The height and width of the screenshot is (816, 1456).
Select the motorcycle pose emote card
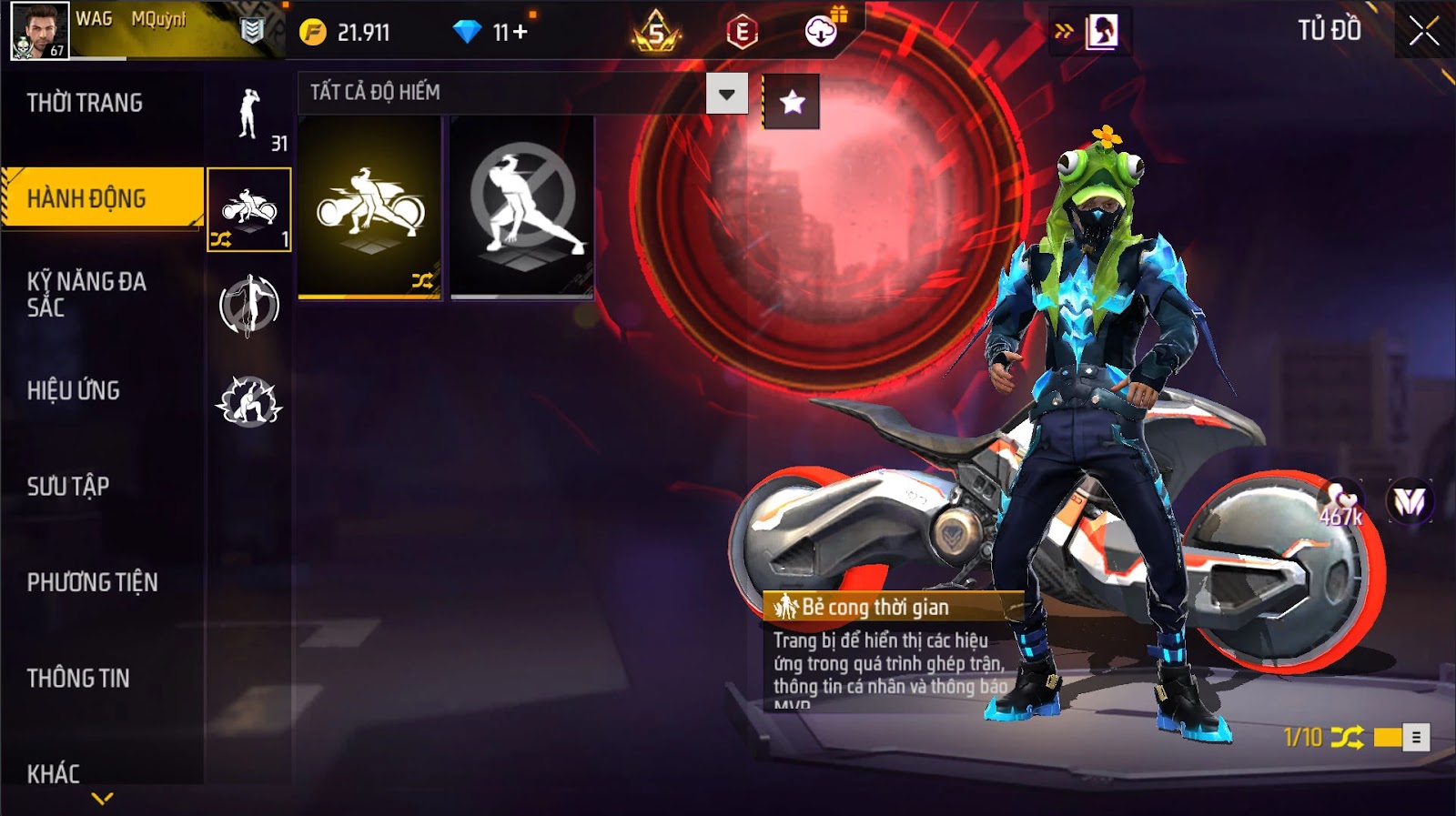[x=369, y=207]
